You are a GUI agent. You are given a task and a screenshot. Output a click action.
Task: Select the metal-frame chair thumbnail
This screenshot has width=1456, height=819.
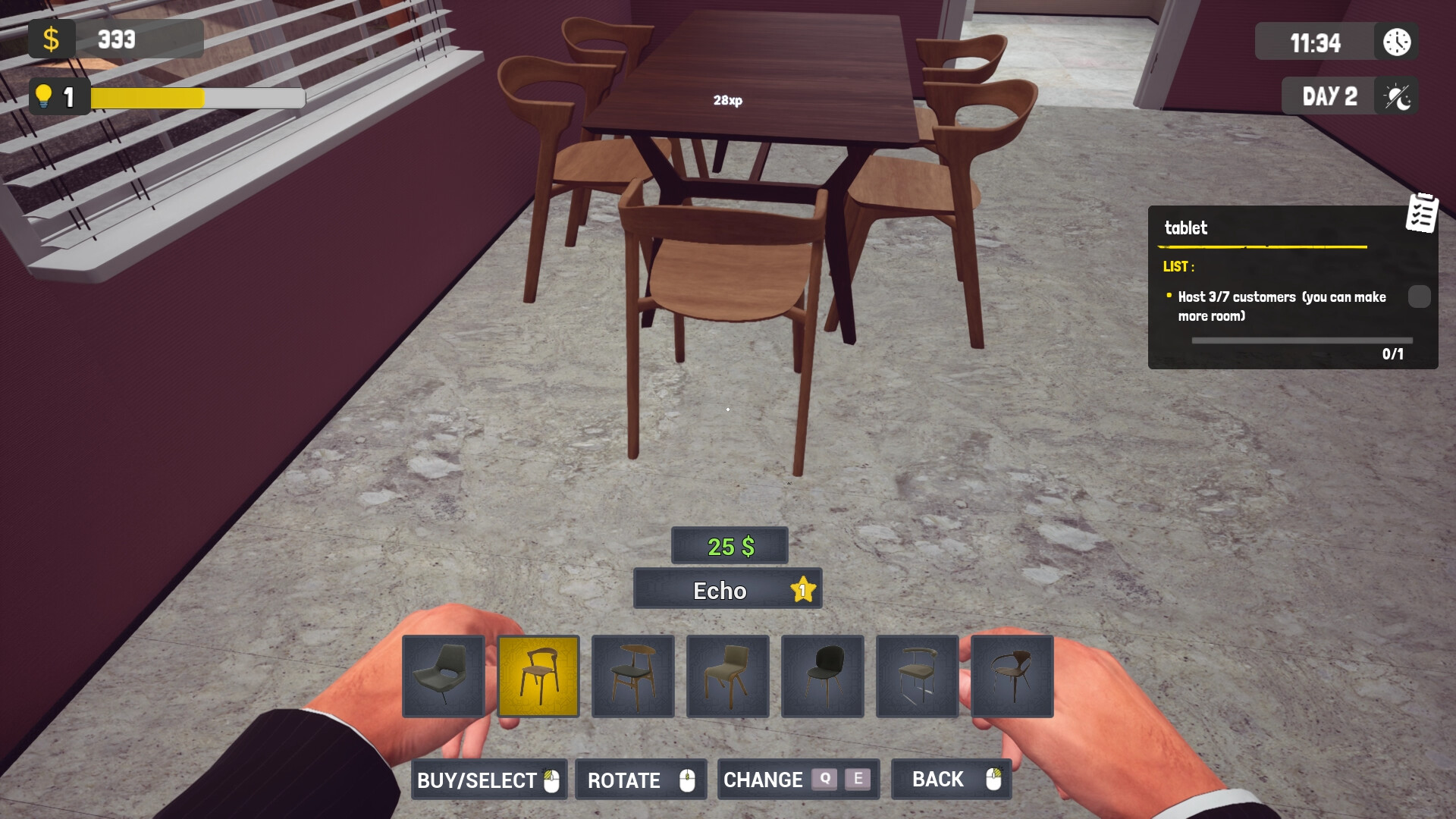(918, 676)
